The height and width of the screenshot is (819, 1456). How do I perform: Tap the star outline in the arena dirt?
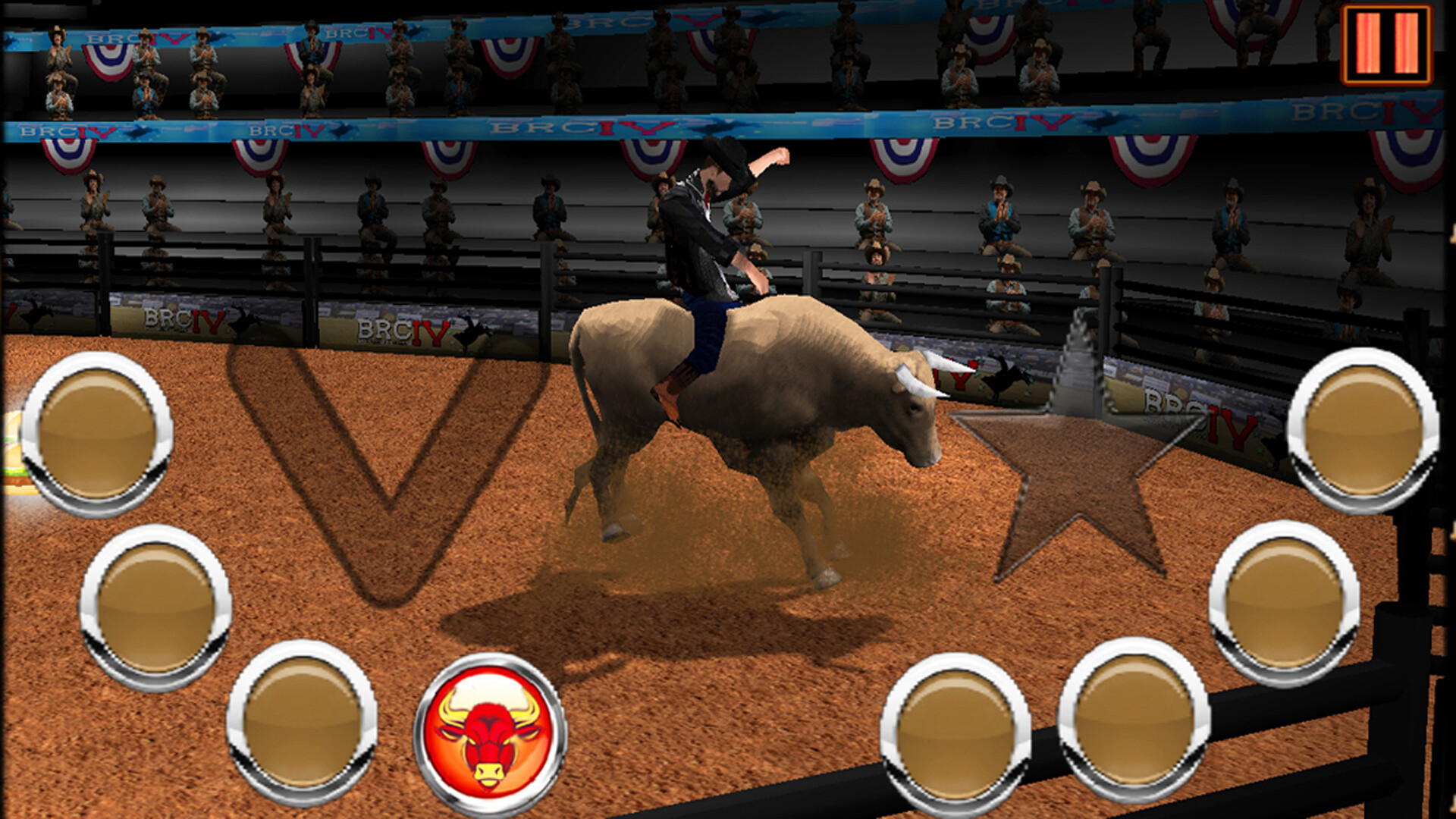coord(1084,478)
